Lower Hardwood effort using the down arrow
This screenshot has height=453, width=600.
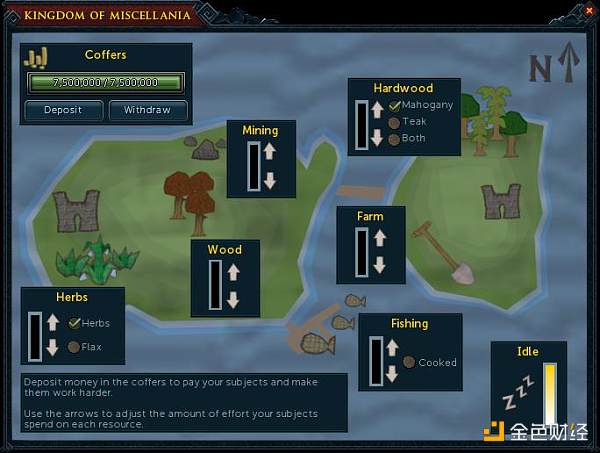pos(377,138)
